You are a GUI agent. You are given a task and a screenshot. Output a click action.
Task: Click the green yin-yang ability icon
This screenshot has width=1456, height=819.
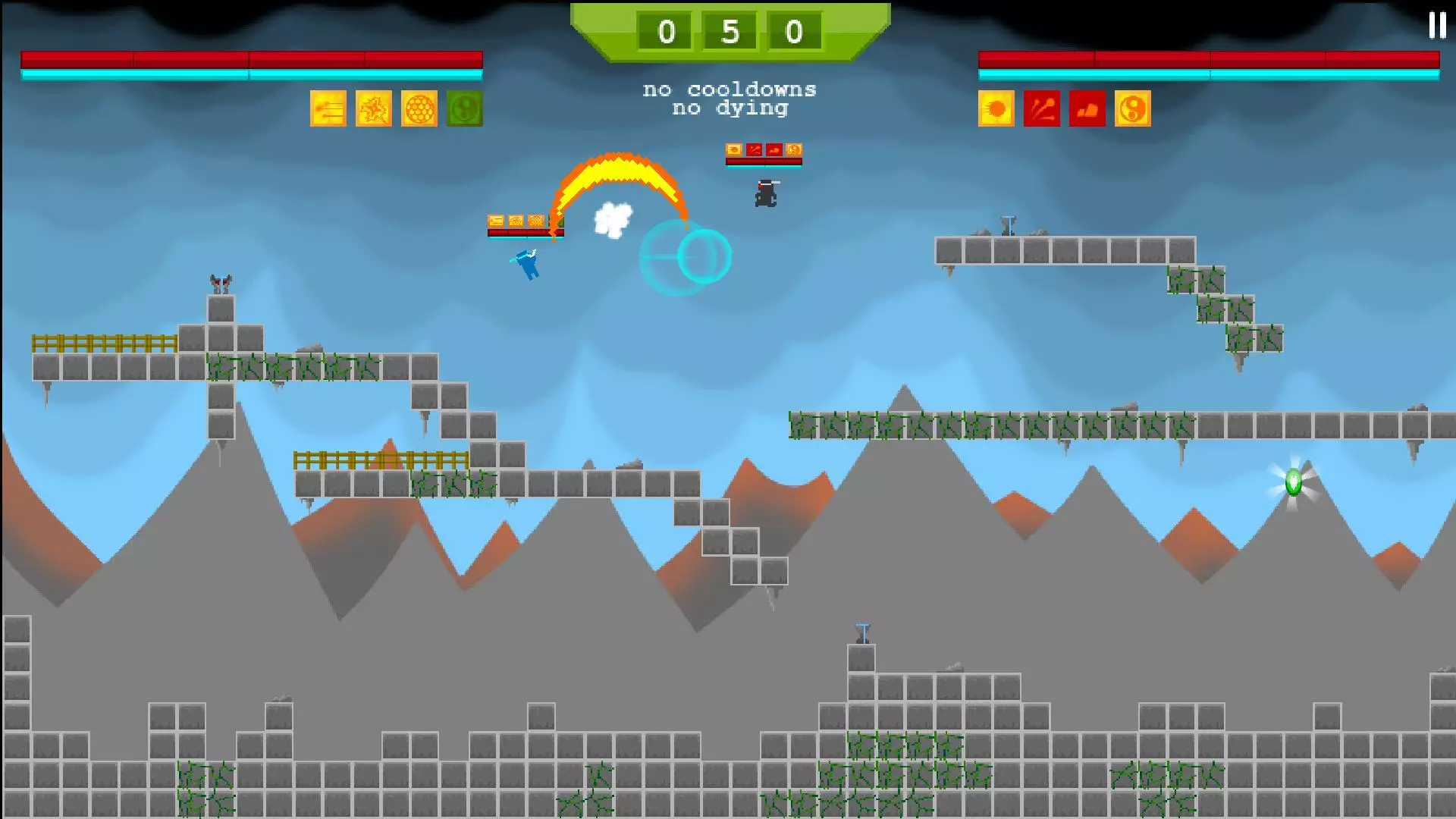[465, 109]
